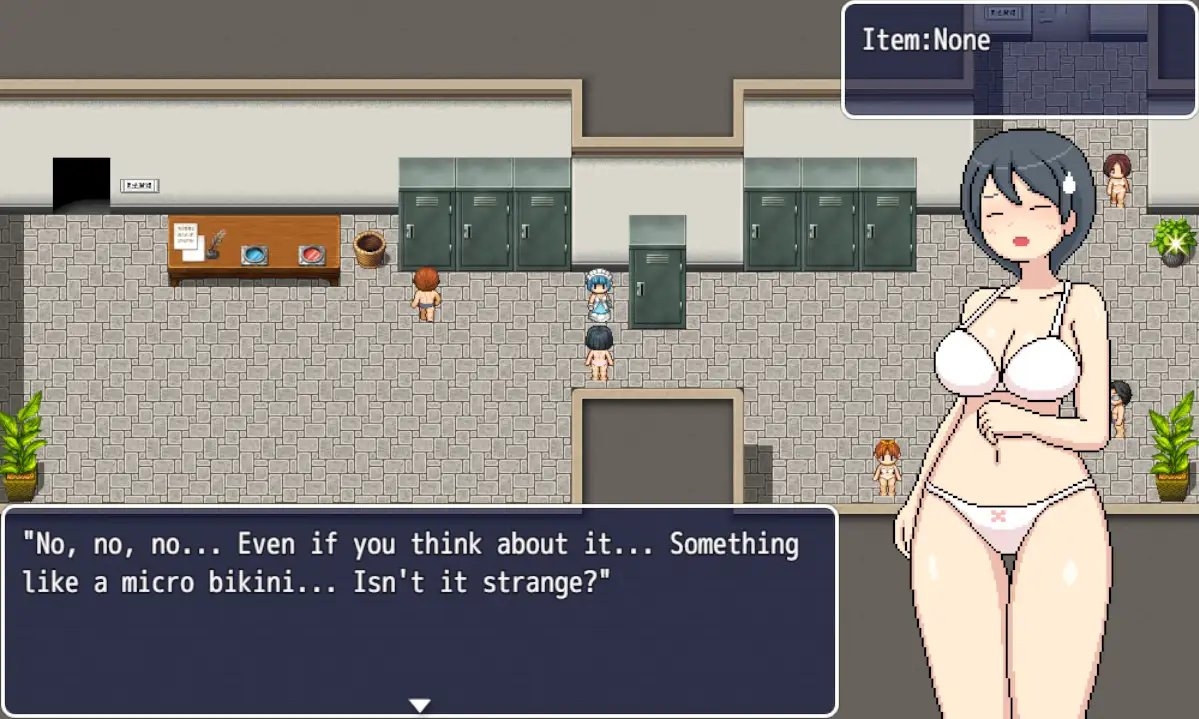Advance the micro bikini dialogue text box
The height and width of the screenshot is (719, 1199).
419,610
